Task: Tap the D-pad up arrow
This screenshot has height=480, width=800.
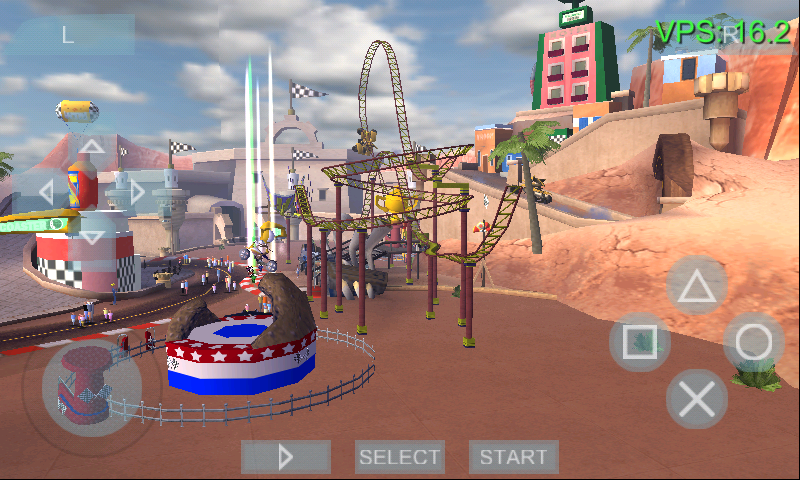Action: click(x=91, y=147)
